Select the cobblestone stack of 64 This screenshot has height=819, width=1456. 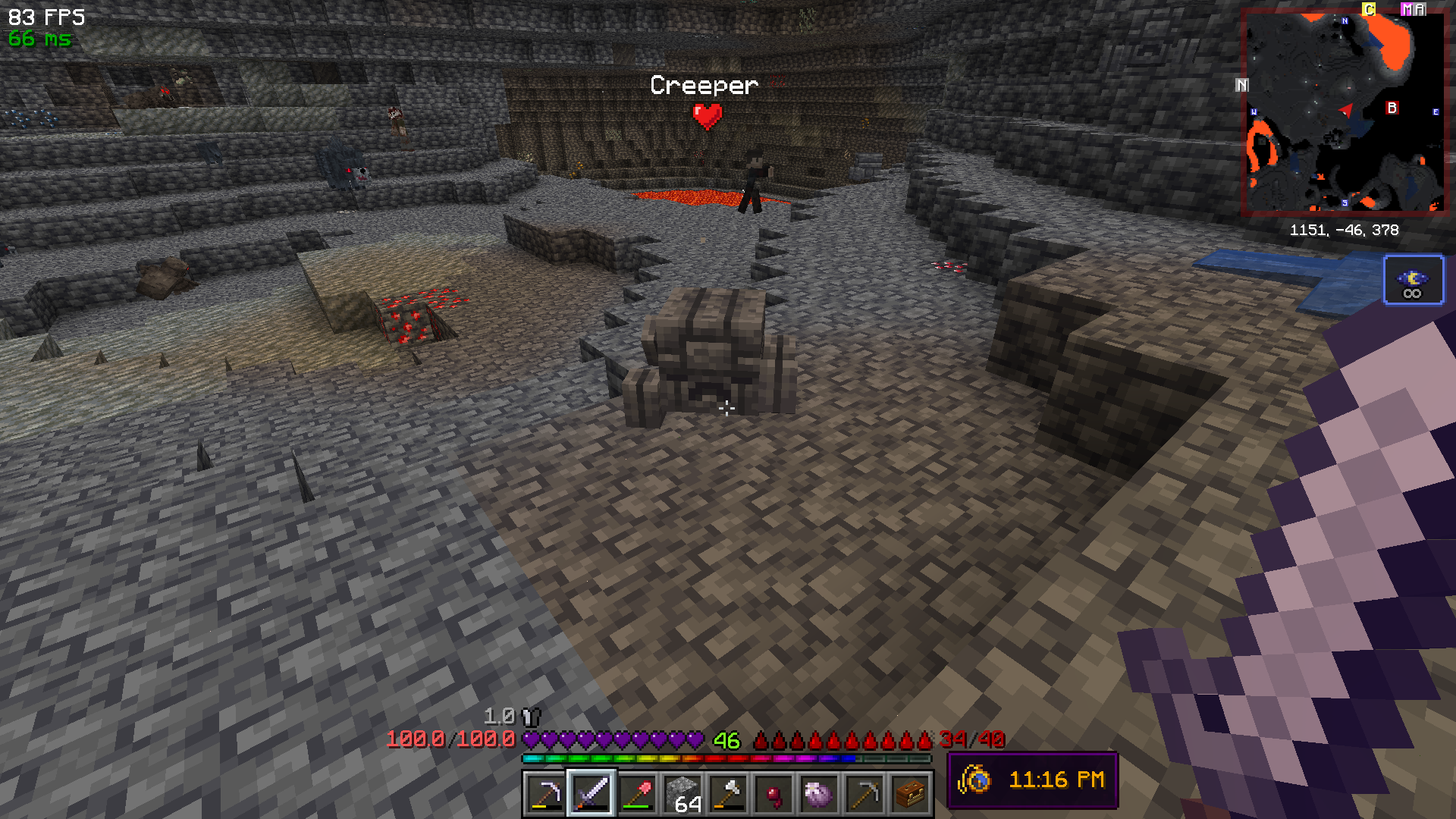click(682, 794)
